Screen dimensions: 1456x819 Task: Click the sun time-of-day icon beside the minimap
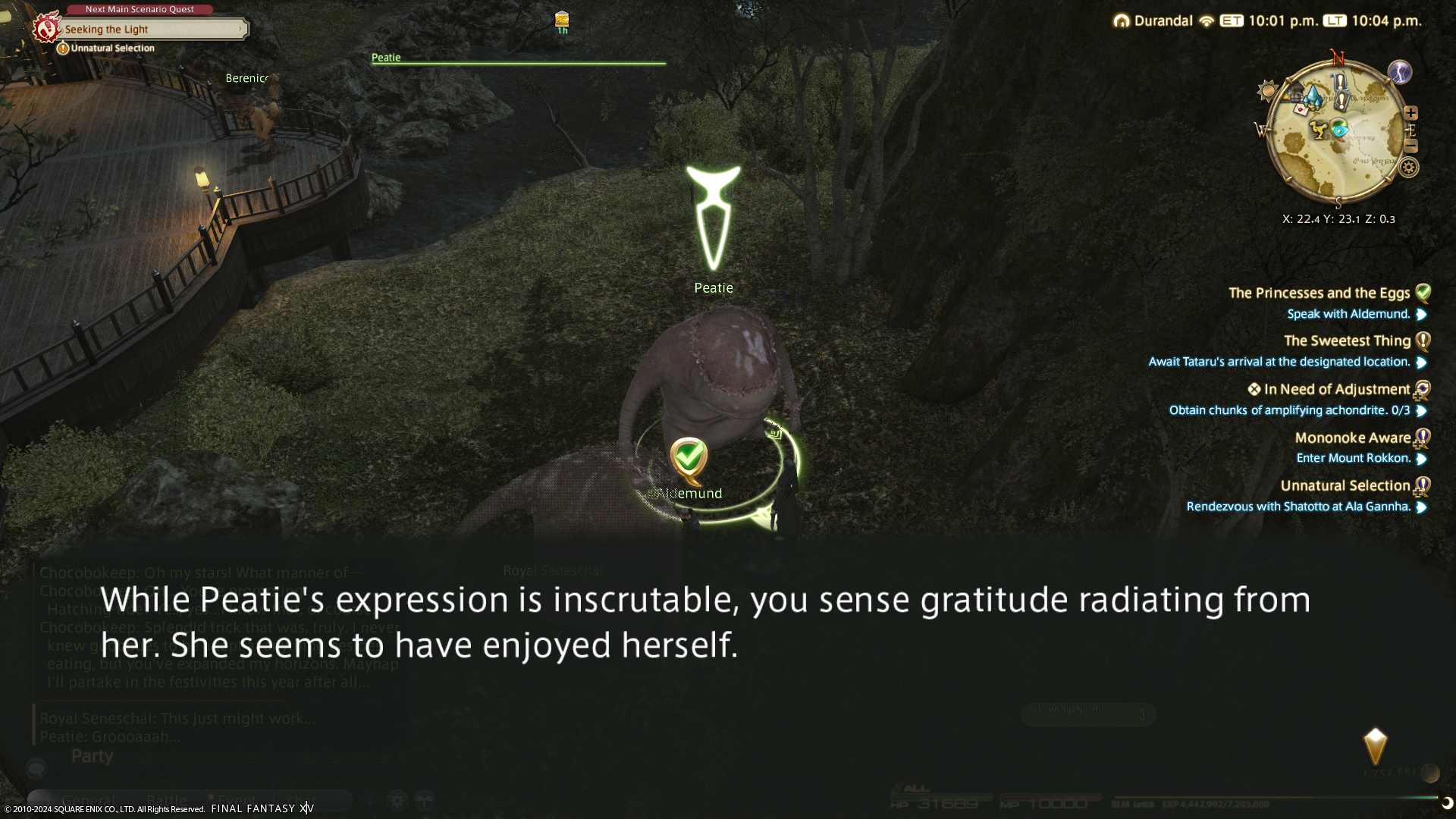[x=1267, y=92]
